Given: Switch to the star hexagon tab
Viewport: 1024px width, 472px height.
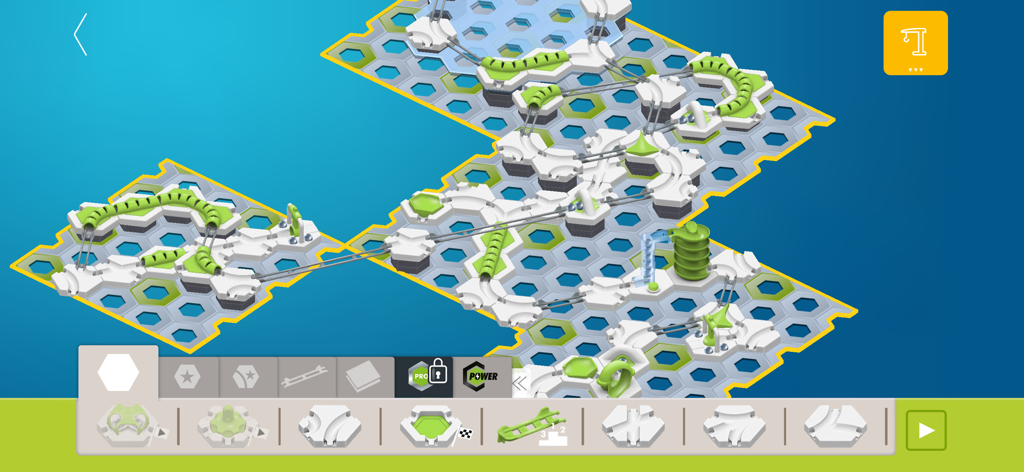Looking at the screenshot, I should pyautogui.click(x=187, y=377).
